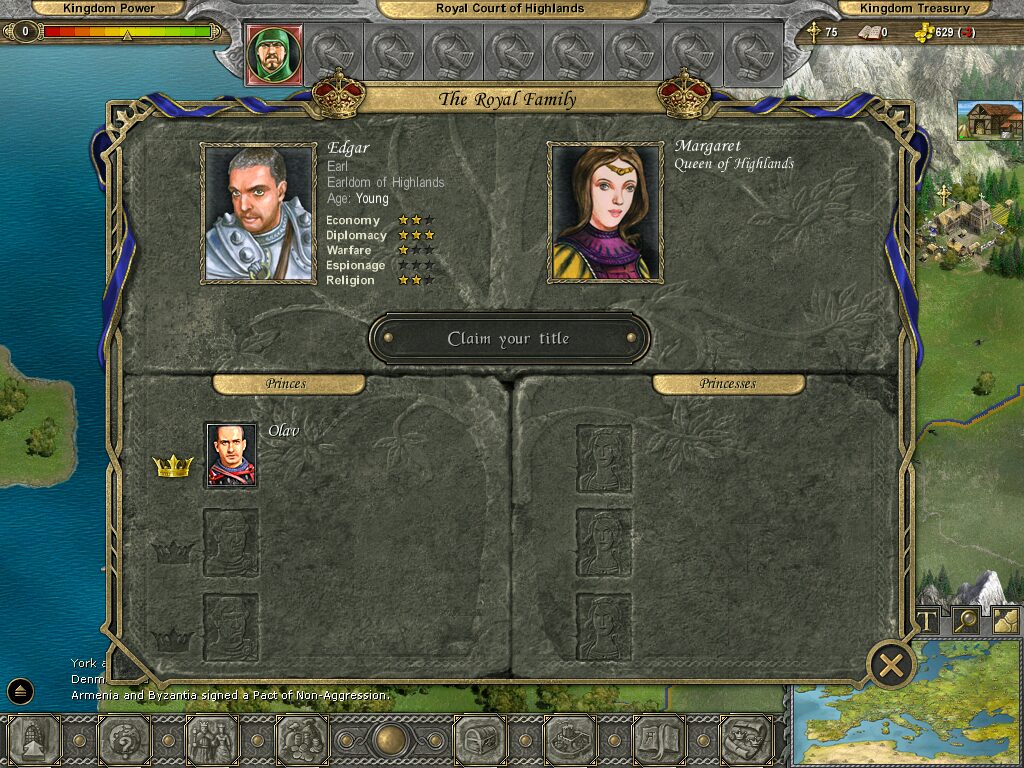Click the Claim your title button

click(x=509, y=339)
